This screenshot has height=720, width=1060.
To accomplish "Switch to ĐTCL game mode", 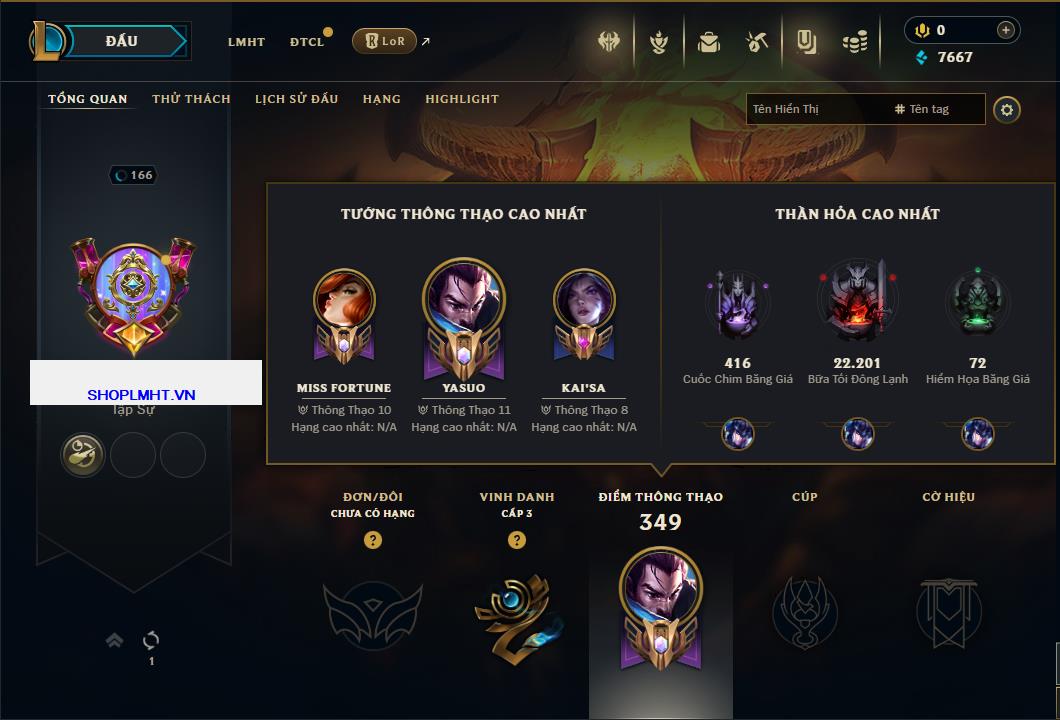I will pyautogui.click(x=307, y=42).
